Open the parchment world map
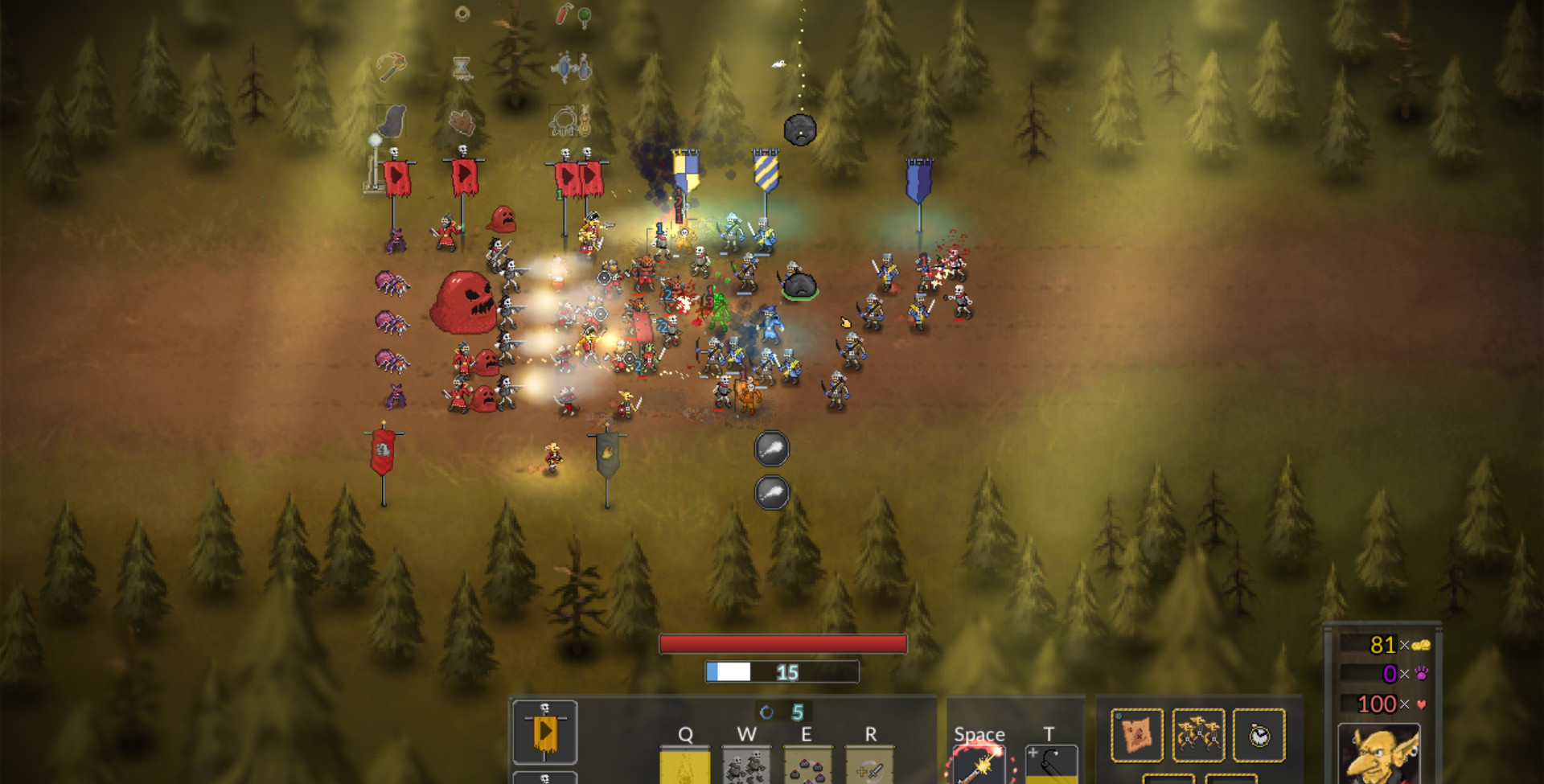 click(1136, 734)
